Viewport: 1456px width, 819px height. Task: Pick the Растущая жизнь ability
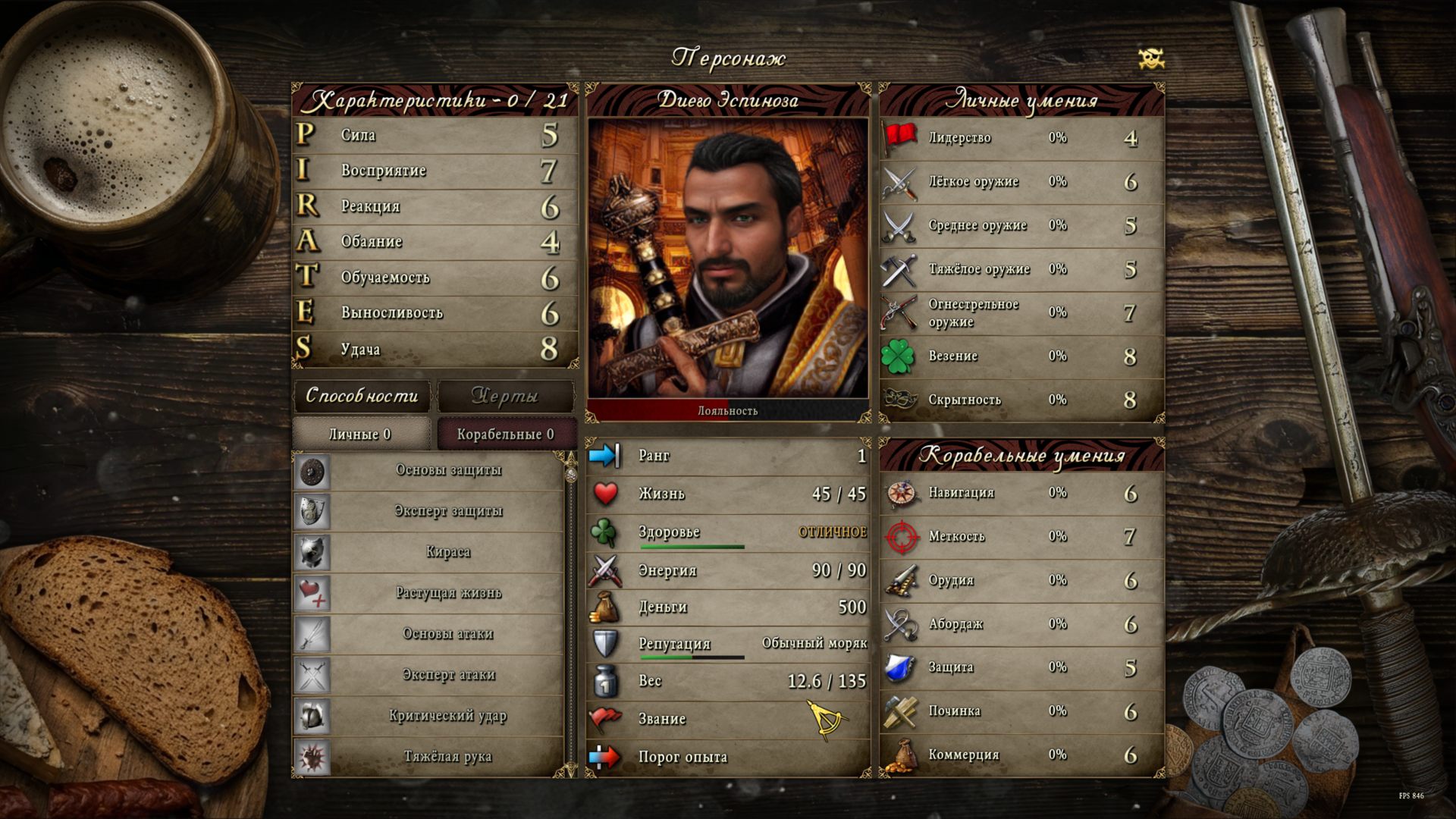pos(447,593)
